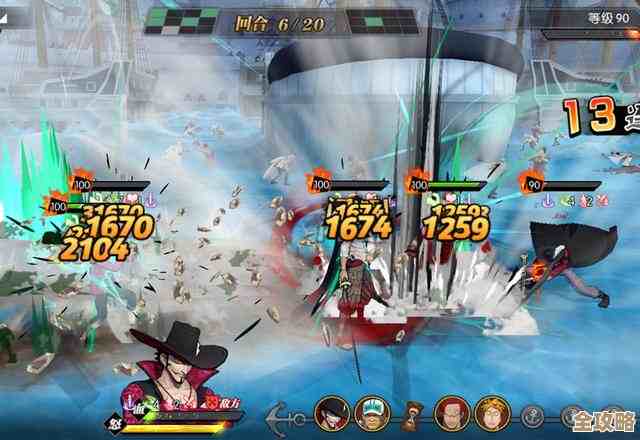This screenshot has width=640, height=440.
Task: Choose the red-haired character's round portrait
Action: (x=451, y=412)
